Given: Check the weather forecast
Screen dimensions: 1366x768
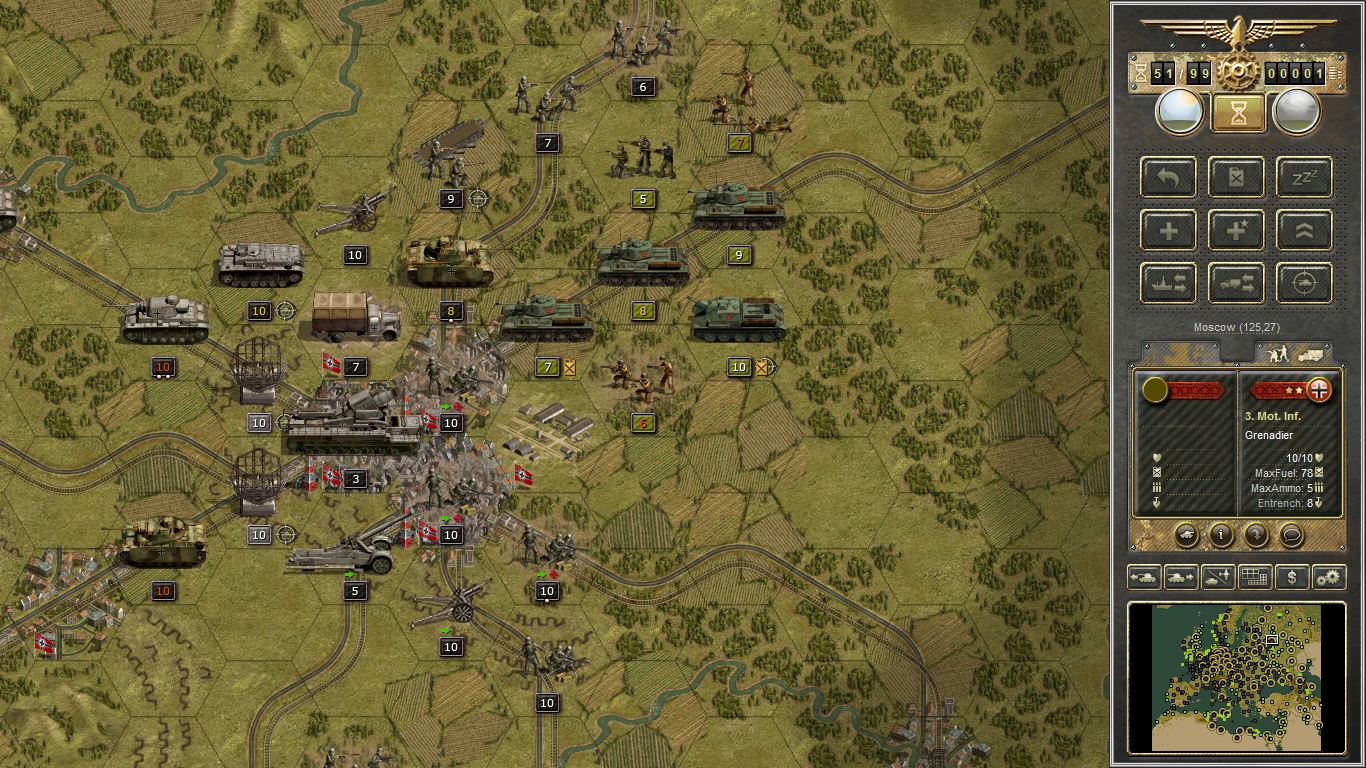Looking at the screenshot, I should click(1298, 111).
